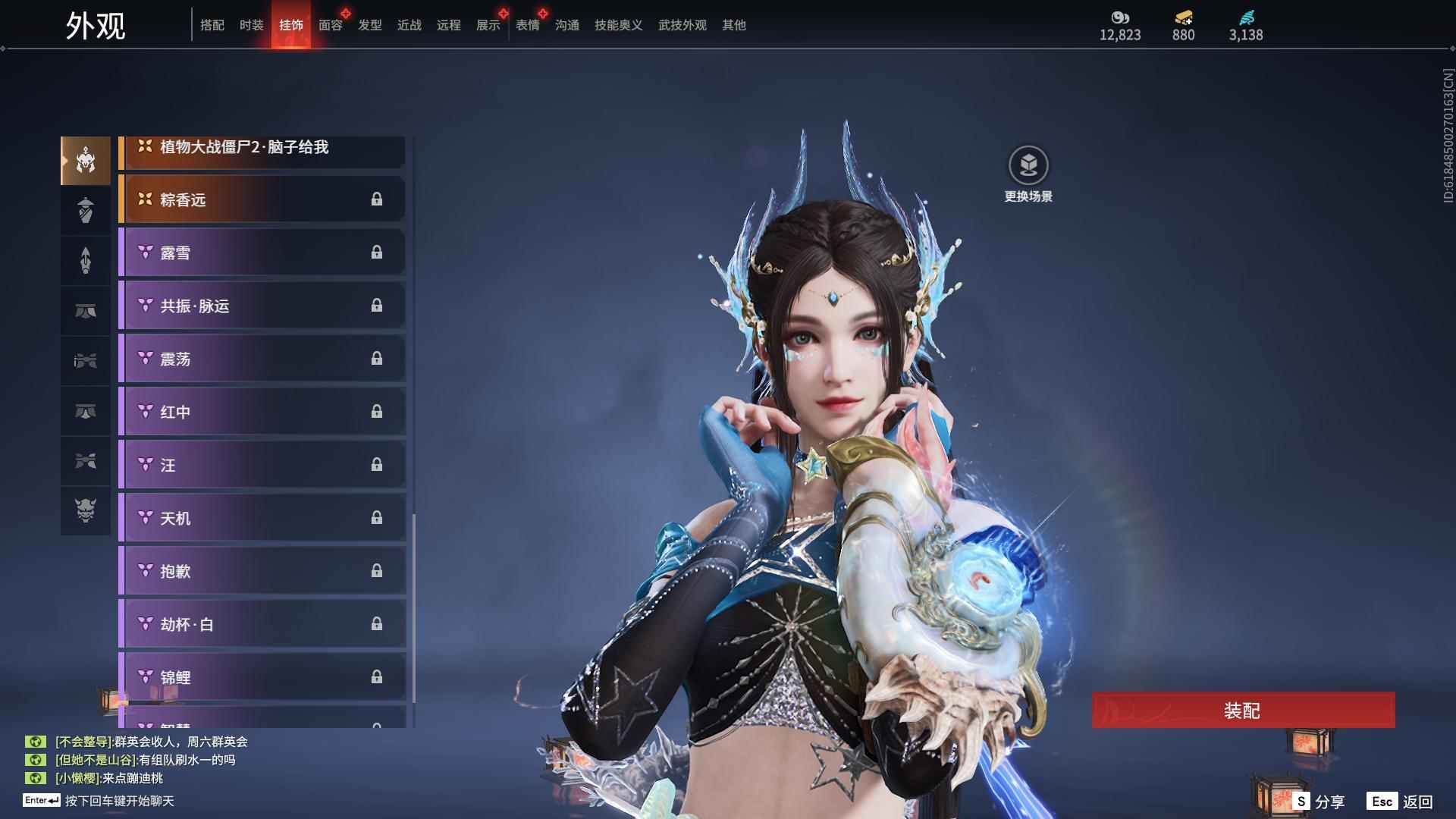The height and width of the screenshot is (819, 1456).
Task: Choose the 红中 accessory row
Action: 262,412
